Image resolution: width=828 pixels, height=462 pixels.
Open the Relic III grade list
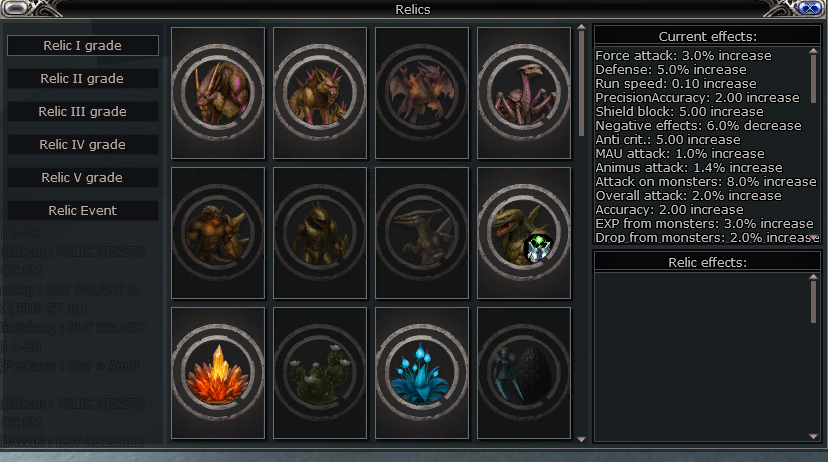83,112
